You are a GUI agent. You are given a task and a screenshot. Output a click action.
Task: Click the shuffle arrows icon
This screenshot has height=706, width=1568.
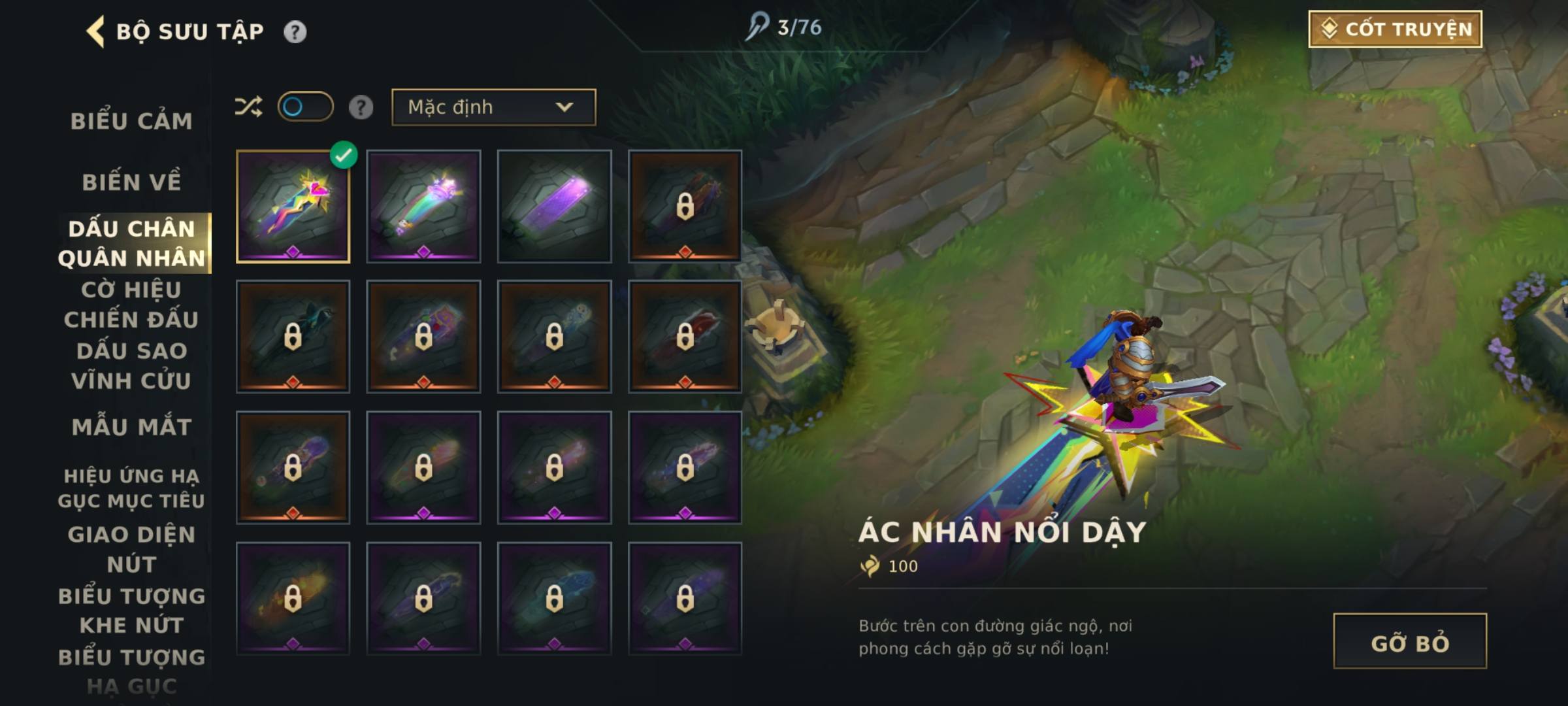point(248,107)
